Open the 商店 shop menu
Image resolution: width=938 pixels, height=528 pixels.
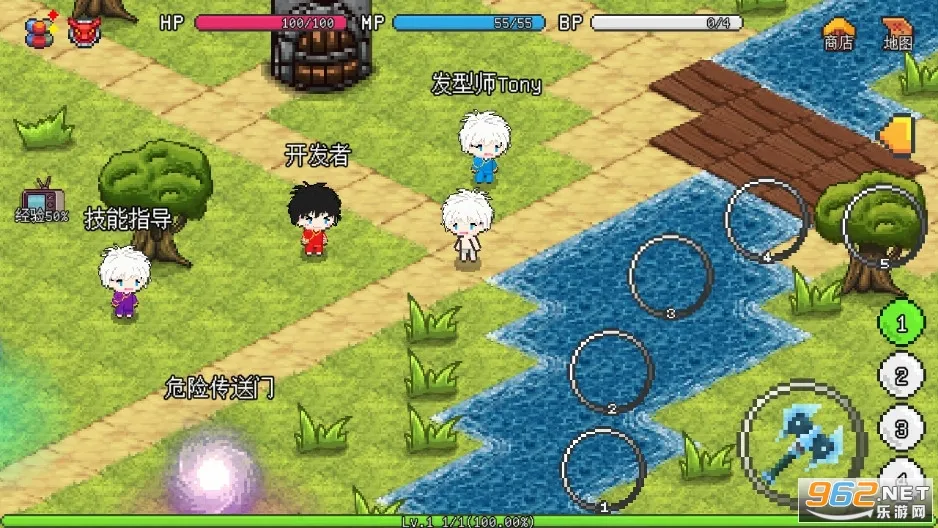tap(838, 33)
